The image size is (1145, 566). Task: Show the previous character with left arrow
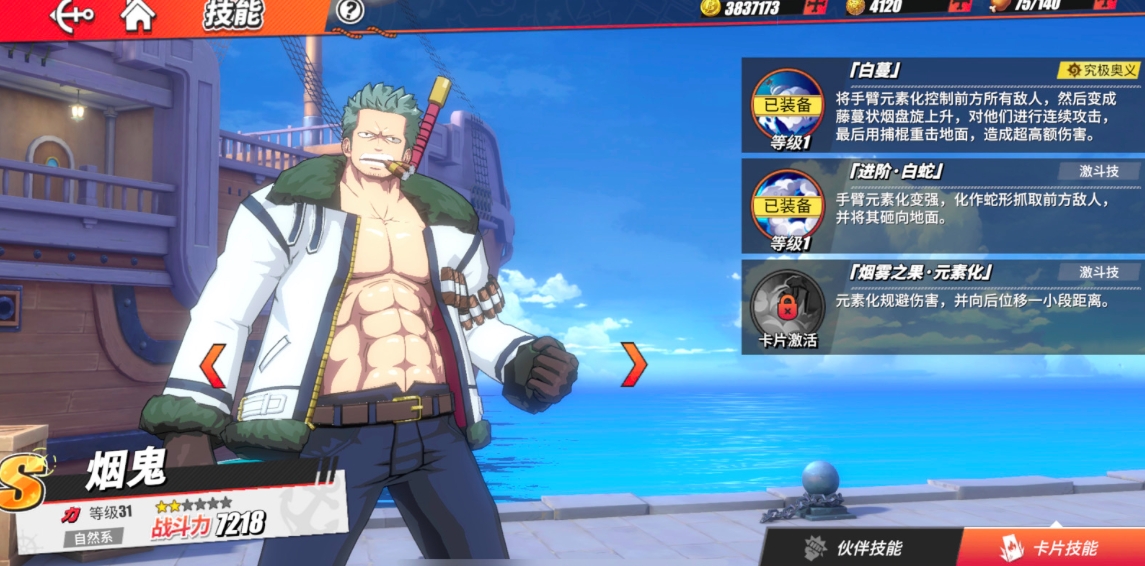[x=213, y=366]
